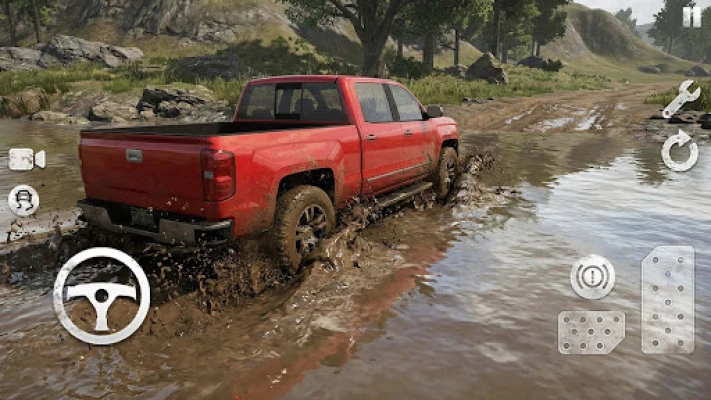Tap the steering wheel control
This screenshot has height=400, width=711.
click(101, 296)
